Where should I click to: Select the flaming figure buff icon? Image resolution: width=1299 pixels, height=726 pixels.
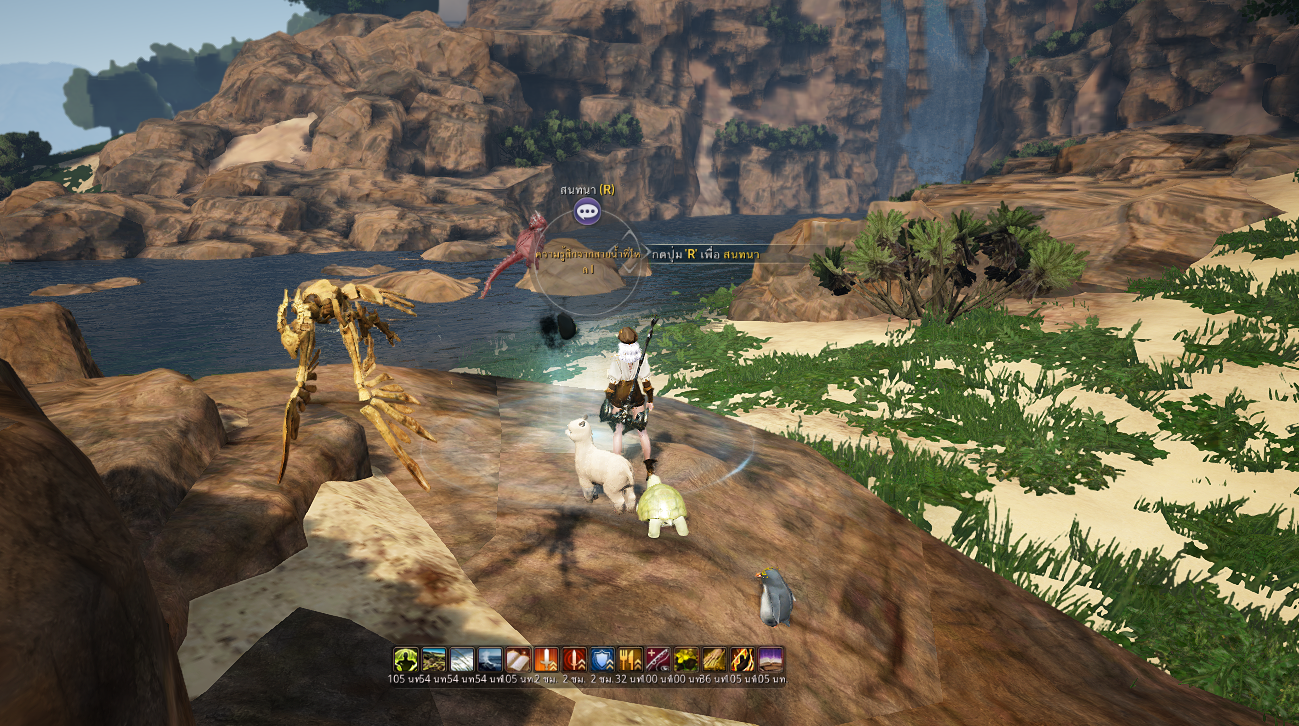[x=741, y=659]
